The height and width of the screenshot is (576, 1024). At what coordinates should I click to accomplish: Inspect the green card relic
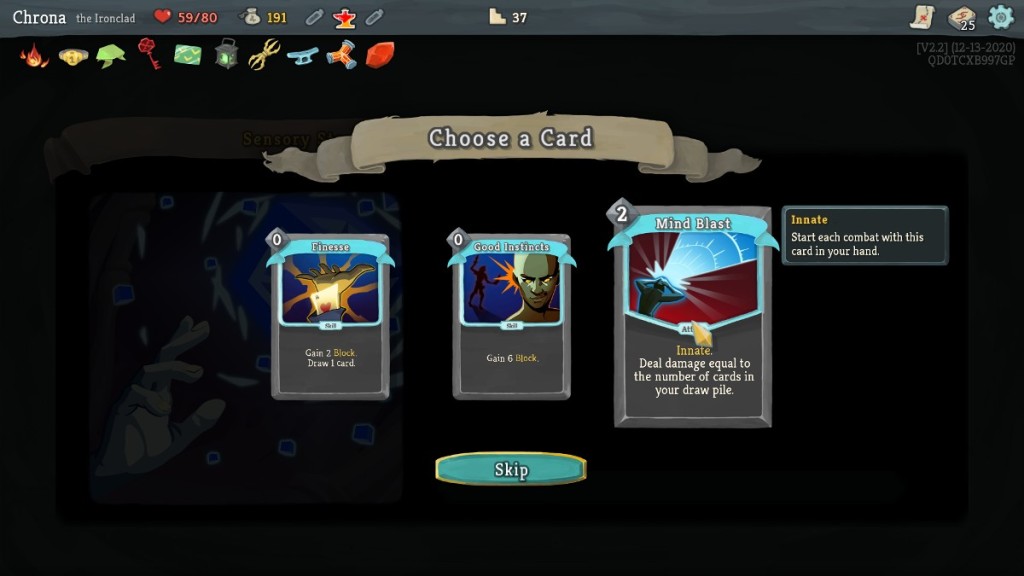(x=188, y=55)
